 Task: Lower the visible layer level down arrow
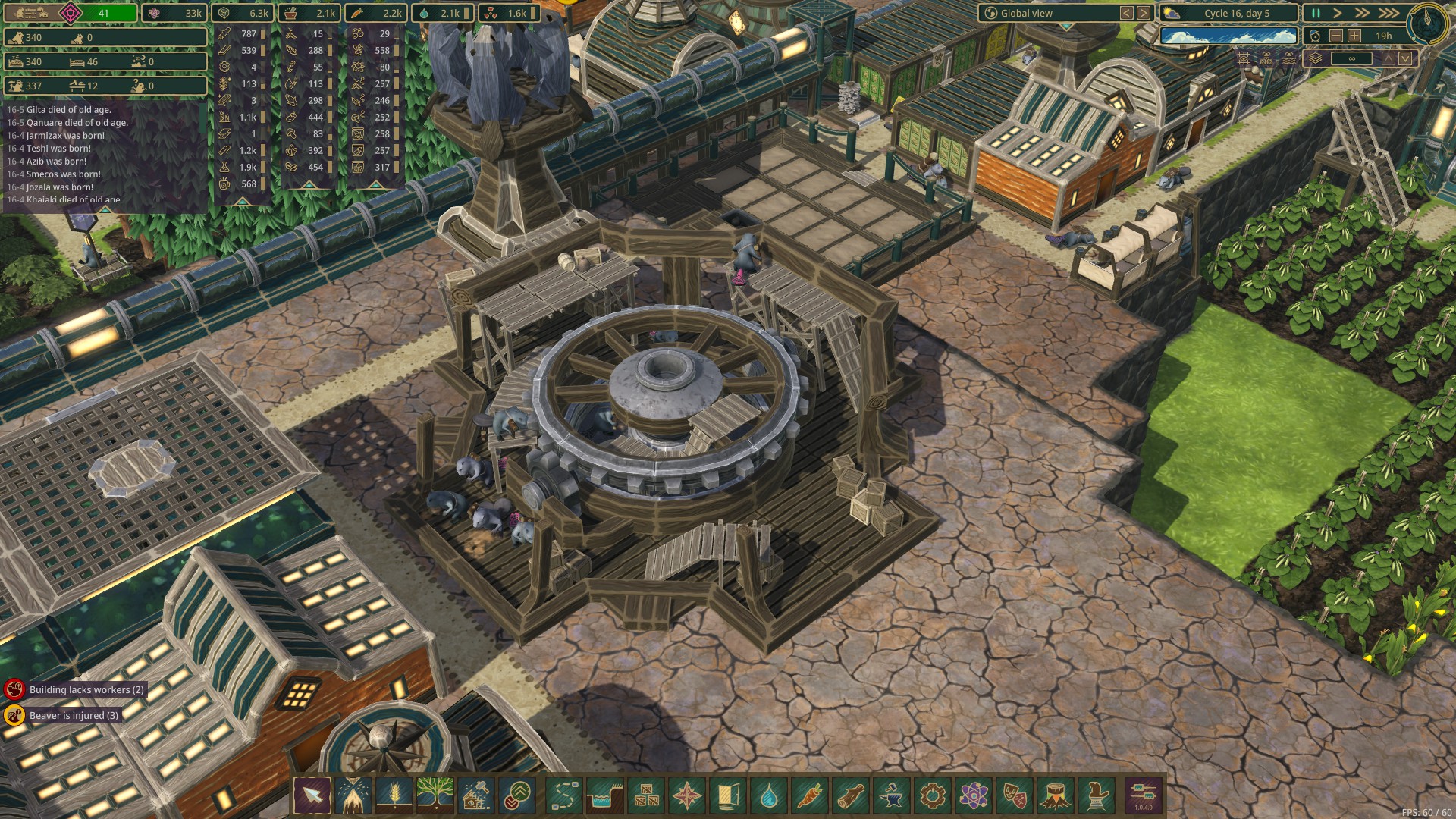click(x=1405, y=58)
